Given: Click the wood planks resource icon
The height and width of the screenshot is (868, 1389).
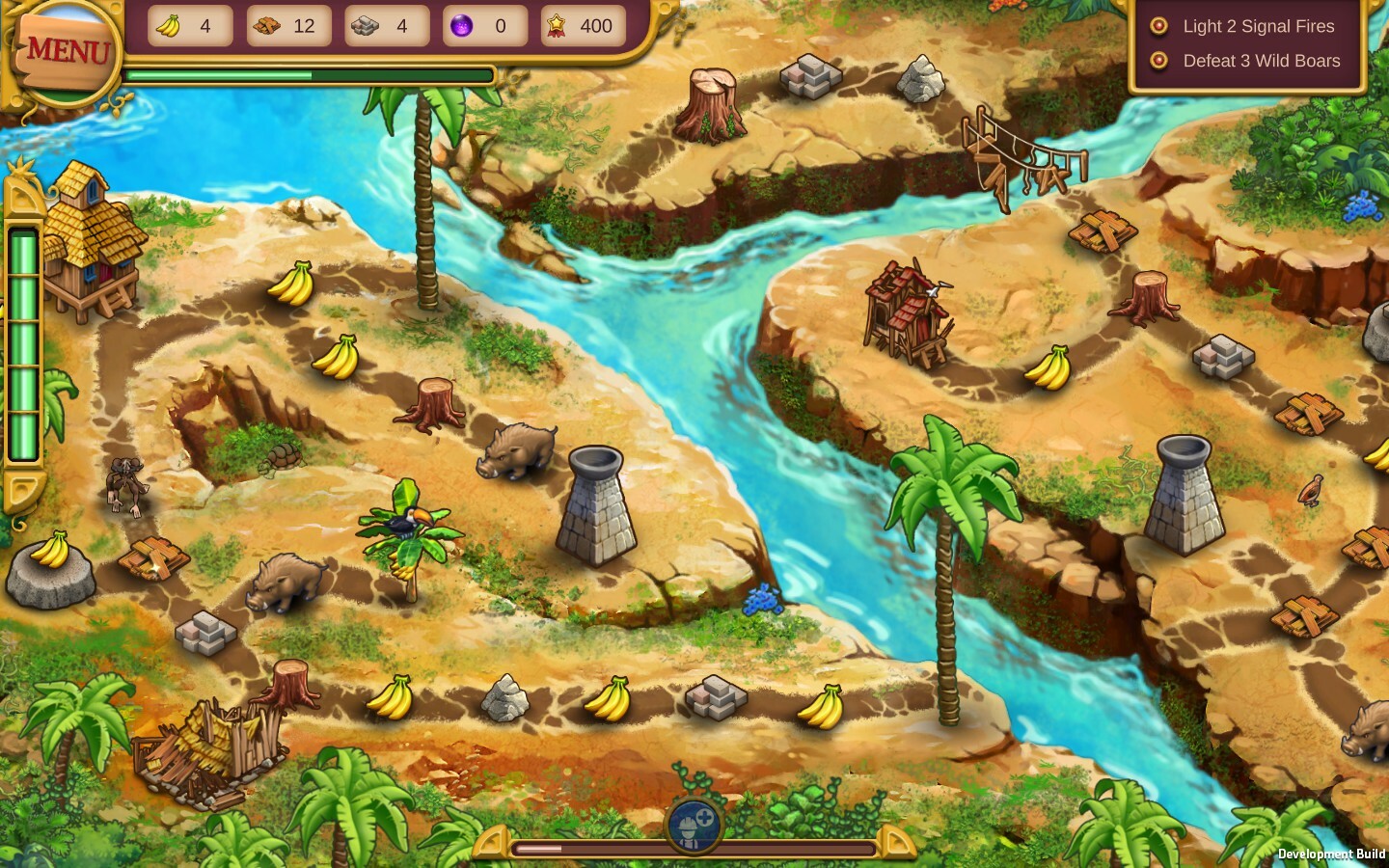Looking at the screenshot, I should 267,26.
